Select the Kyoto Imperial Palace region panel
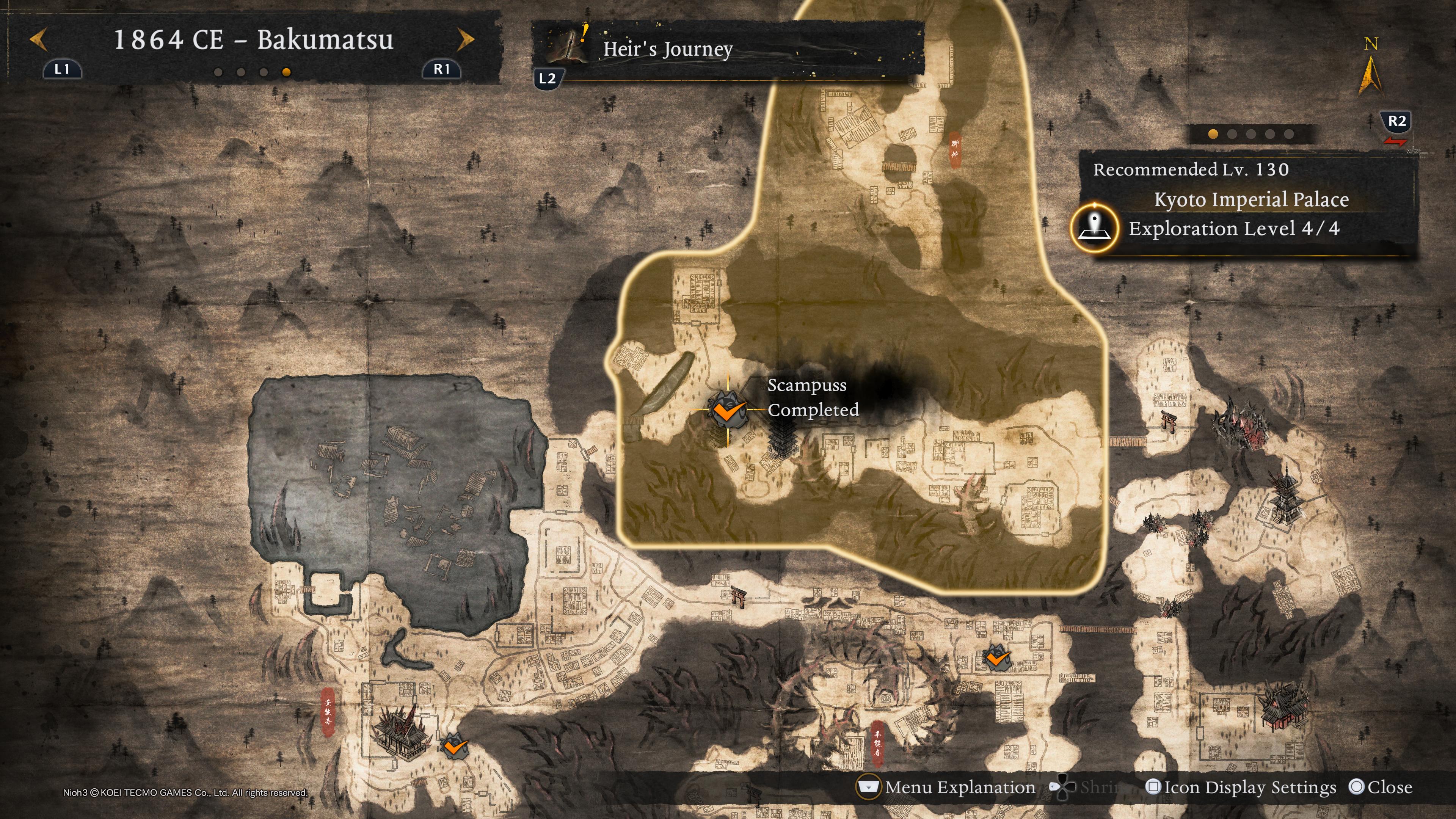The height and width of the screenshot is (819, 1456). [1250, 199]
